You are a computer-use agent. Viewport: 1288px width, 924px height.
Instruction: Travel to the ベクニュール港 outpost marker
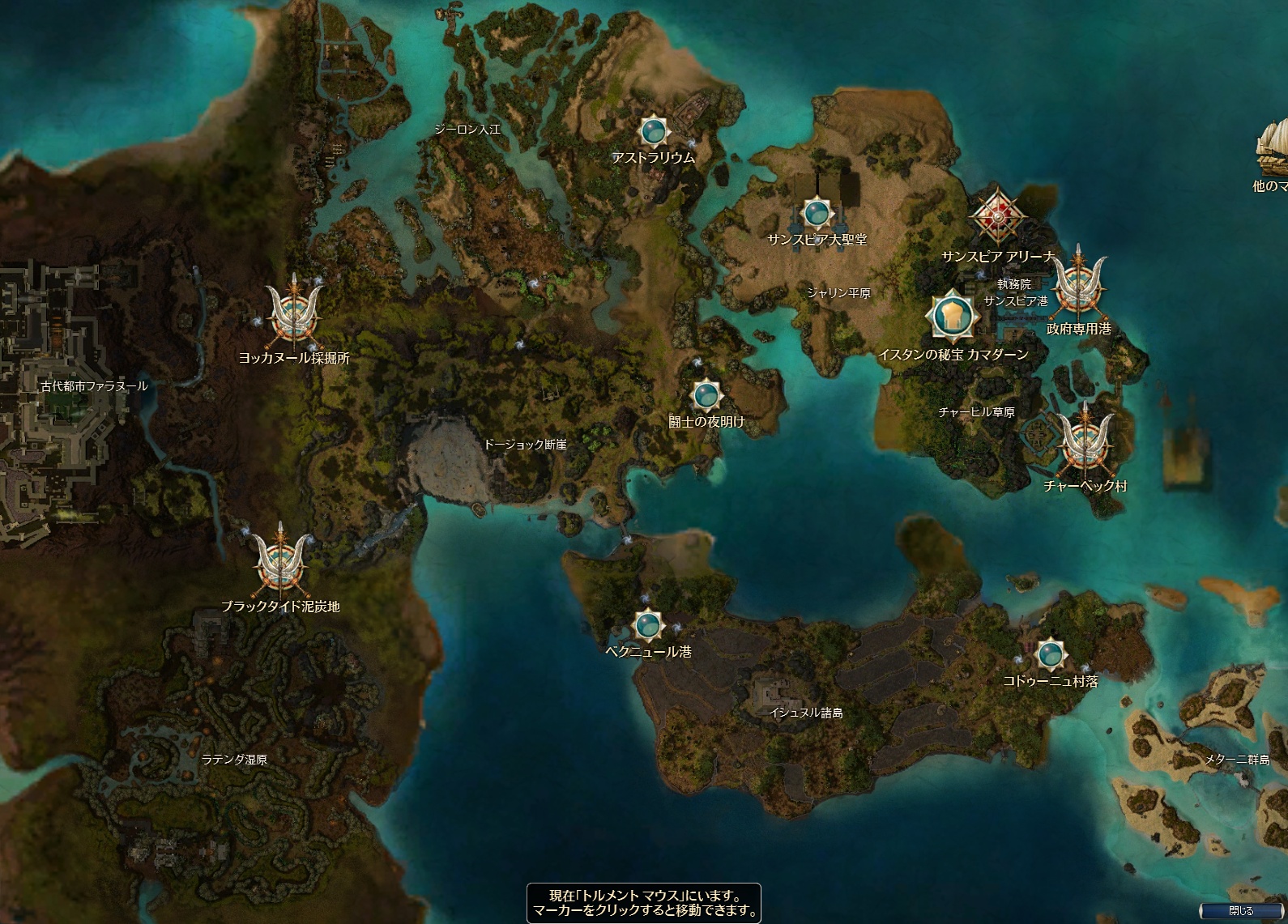click(646, 625)
